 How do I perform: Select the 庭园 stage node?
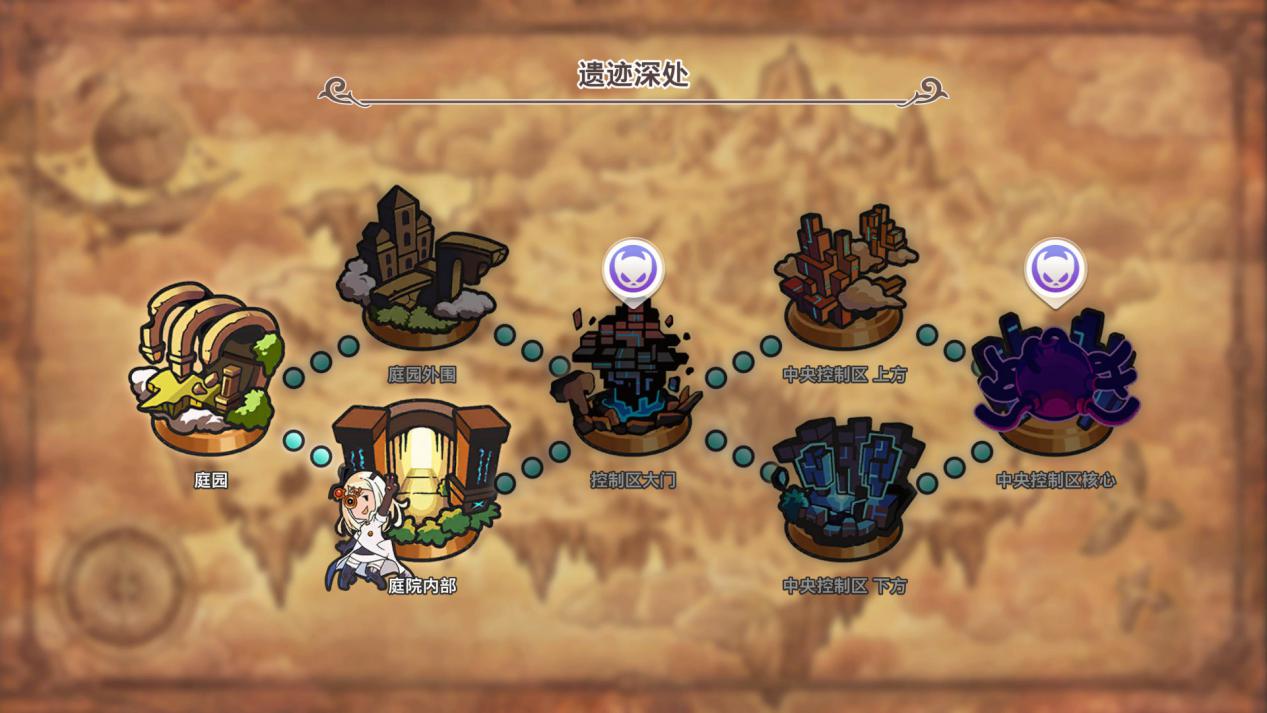[x=210, y=370]
